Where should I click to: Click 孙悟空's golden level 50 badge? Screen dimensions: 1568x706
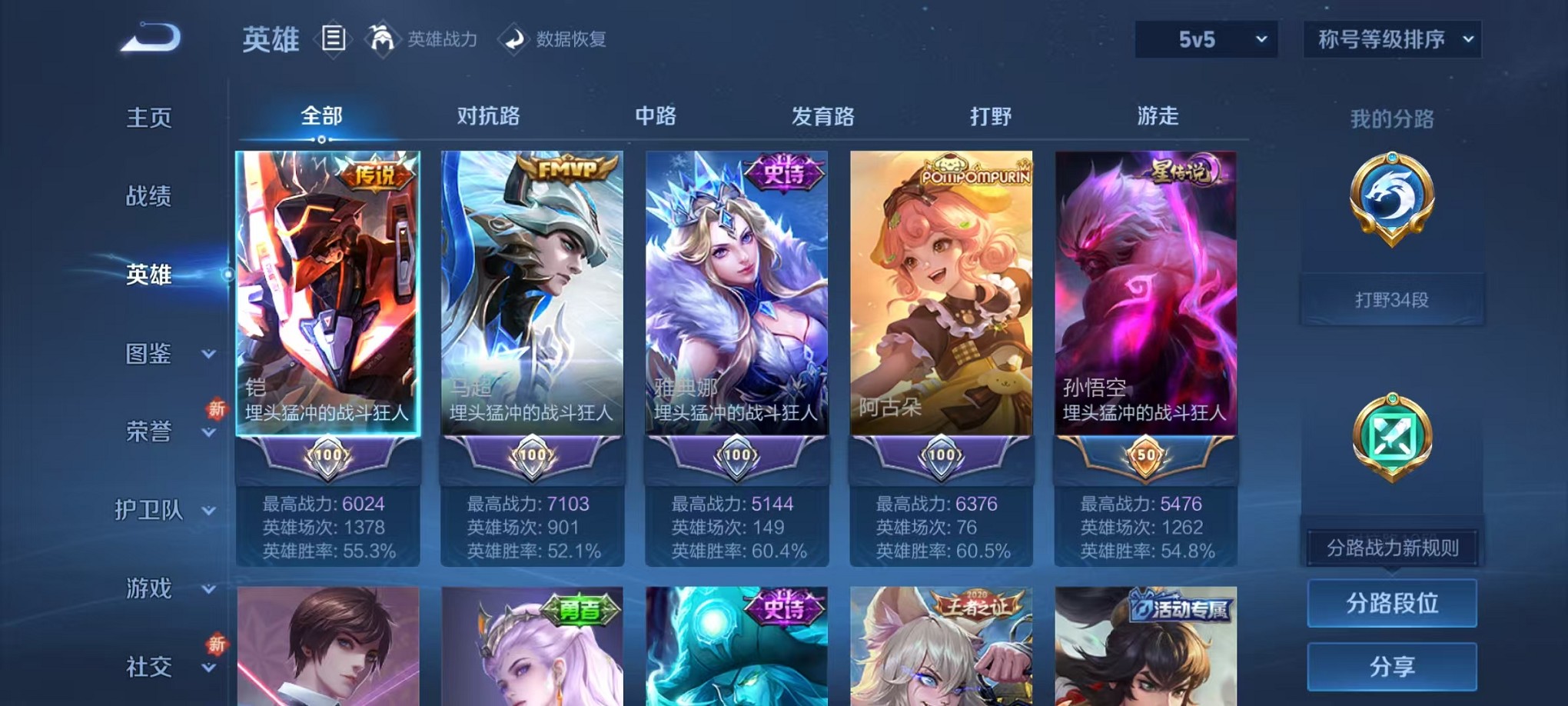click(1146, 457)
